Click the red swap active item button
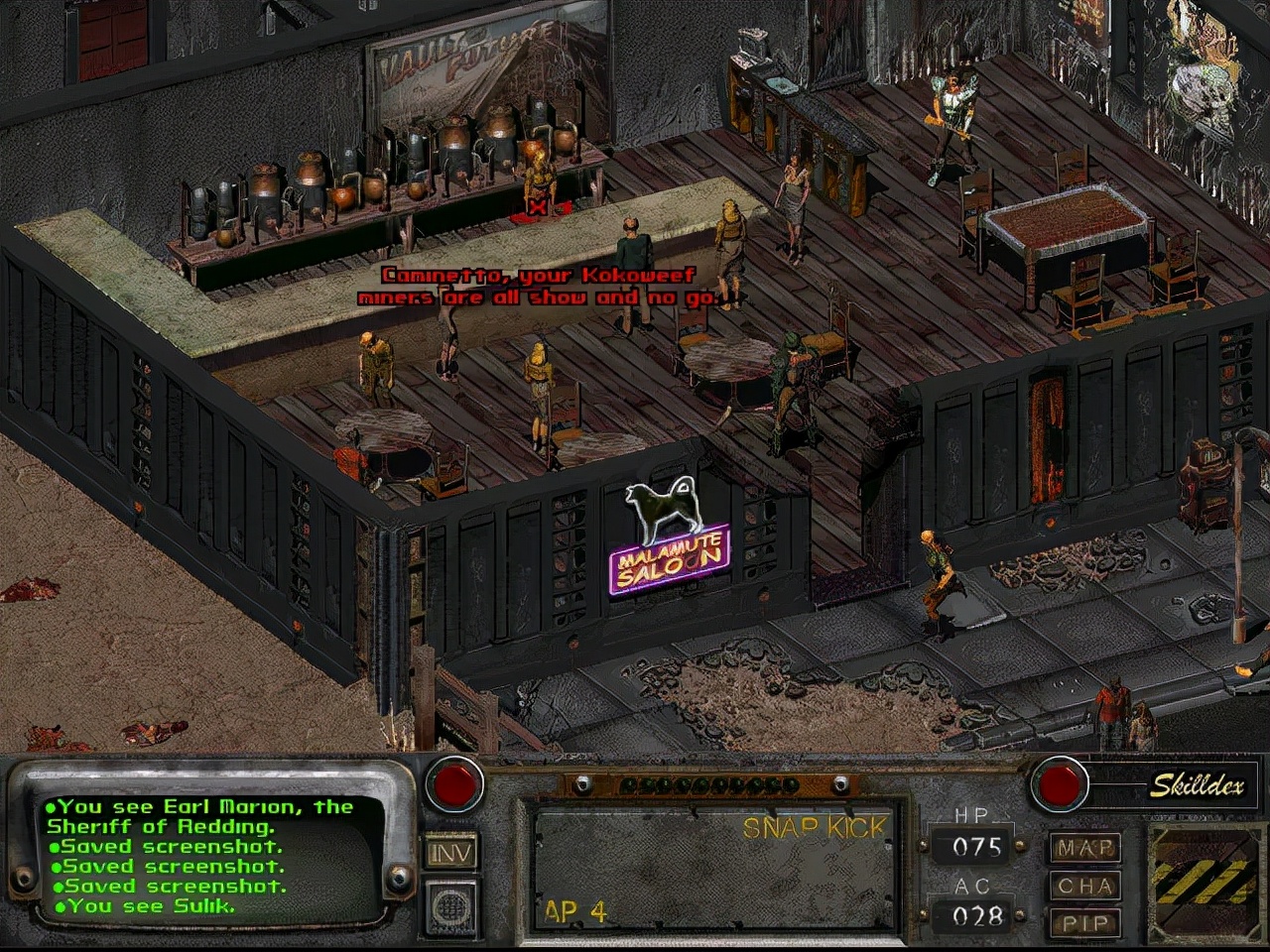This screenshot has height=952, width=1270. (454, 783)
